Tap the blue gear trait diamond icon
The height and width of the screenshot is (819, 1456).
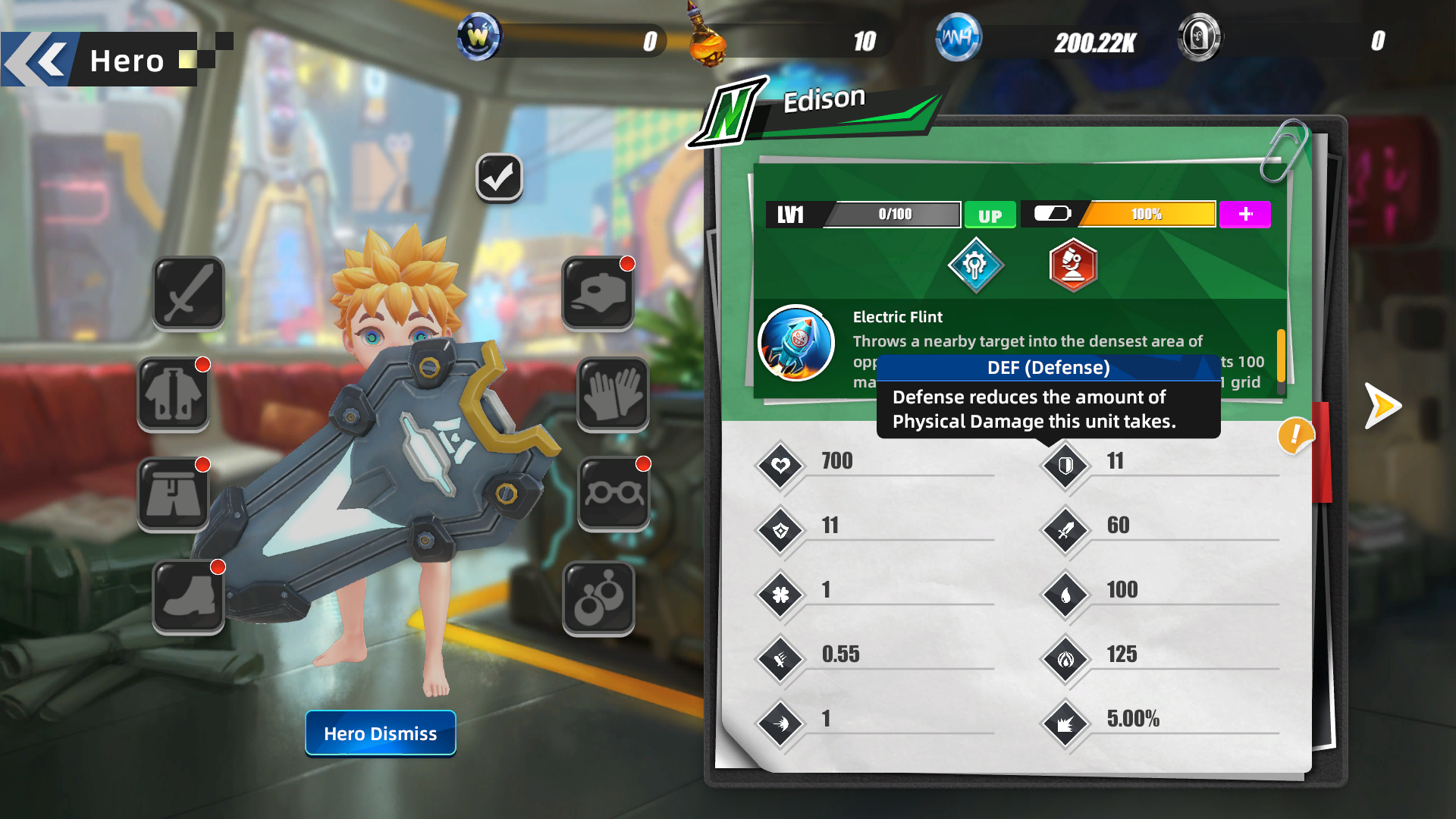click(x=975, y=265)
